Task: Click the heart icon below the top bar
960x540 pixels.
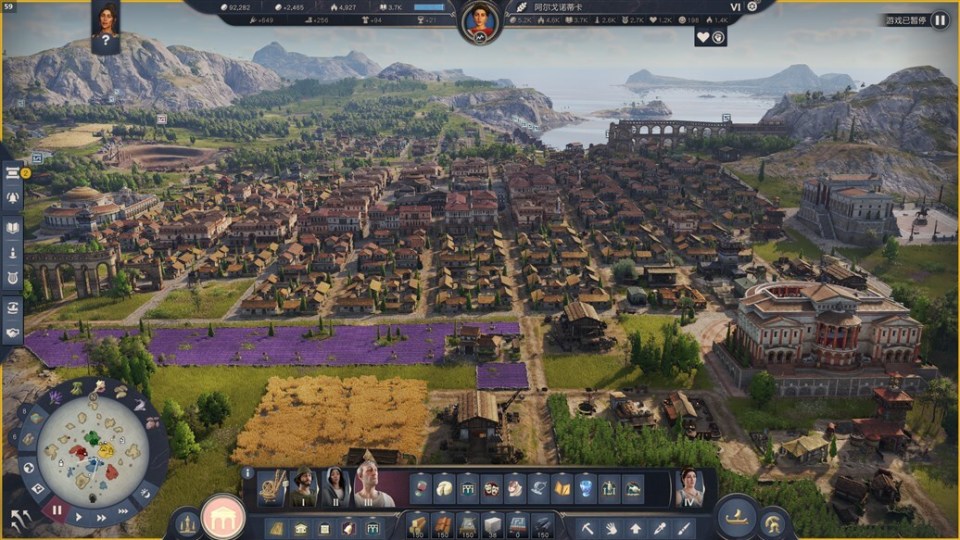Action: click(x=703, y=37)
